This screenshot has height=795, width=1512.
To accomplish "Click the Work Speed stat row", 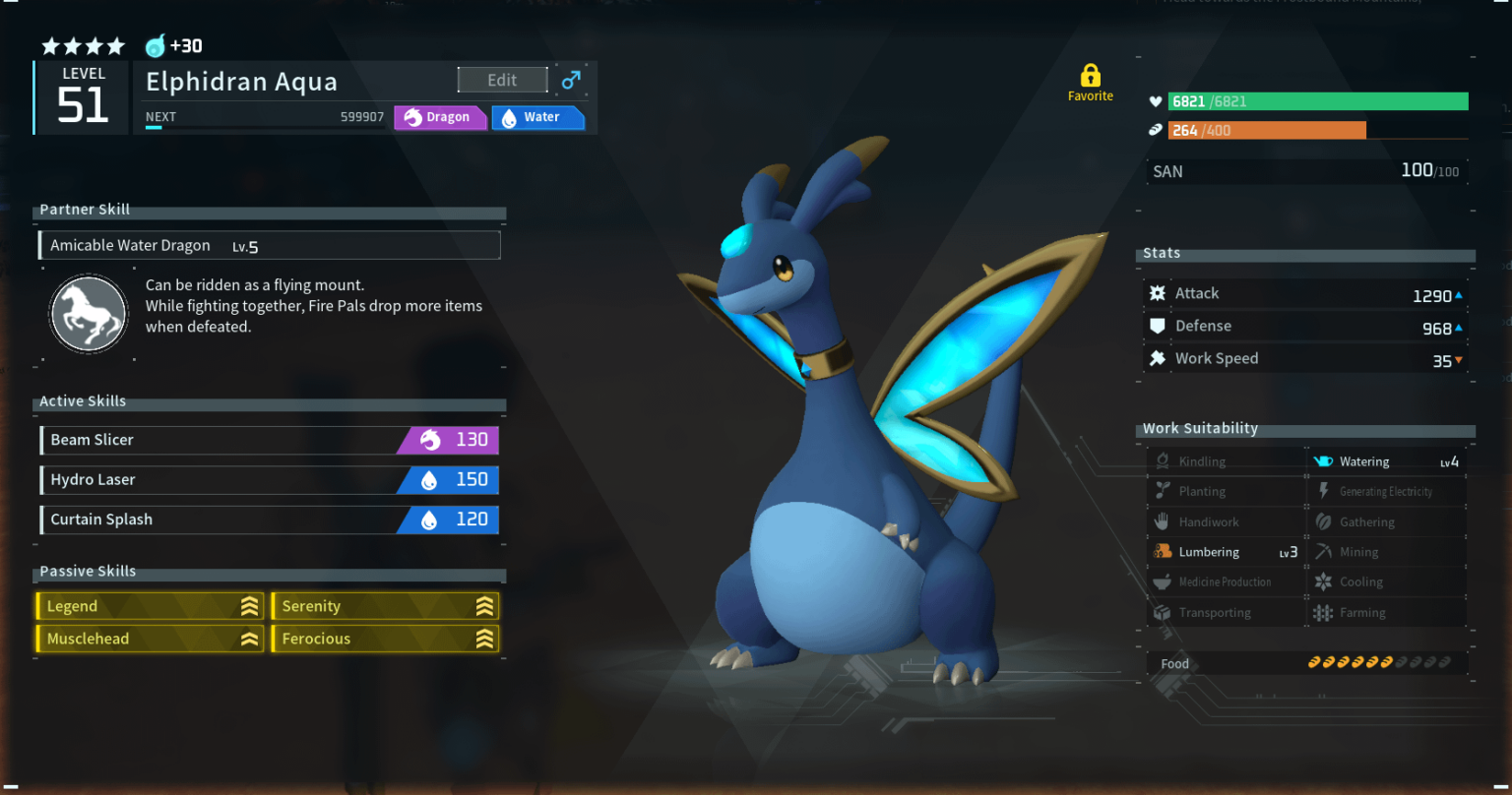I will (x=1305, y=359).
